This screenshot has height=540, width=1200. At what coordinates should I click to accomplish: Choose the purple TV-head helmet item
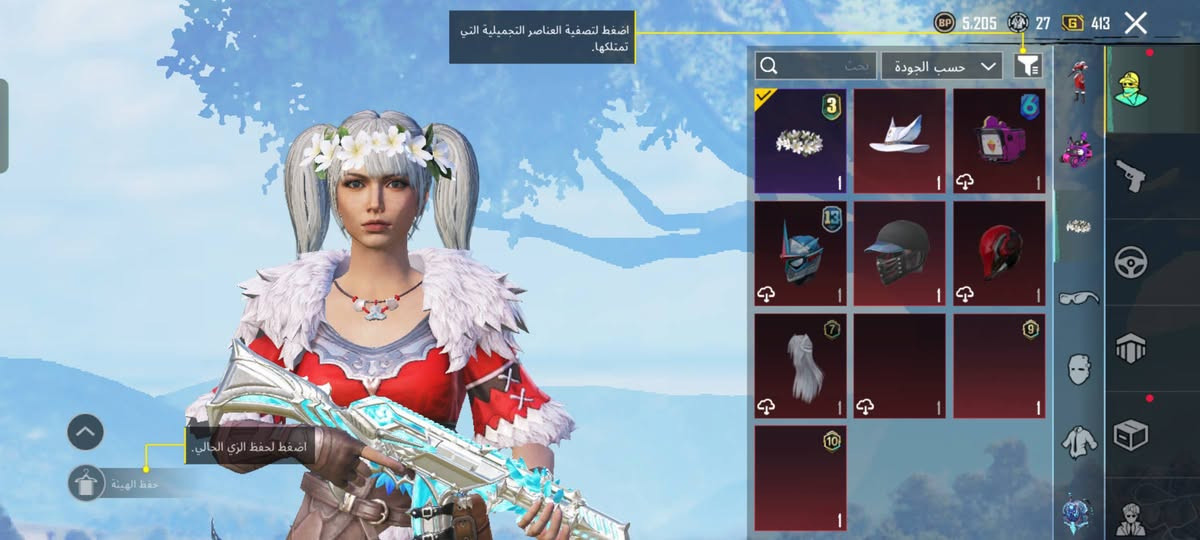tap(998, 140)
